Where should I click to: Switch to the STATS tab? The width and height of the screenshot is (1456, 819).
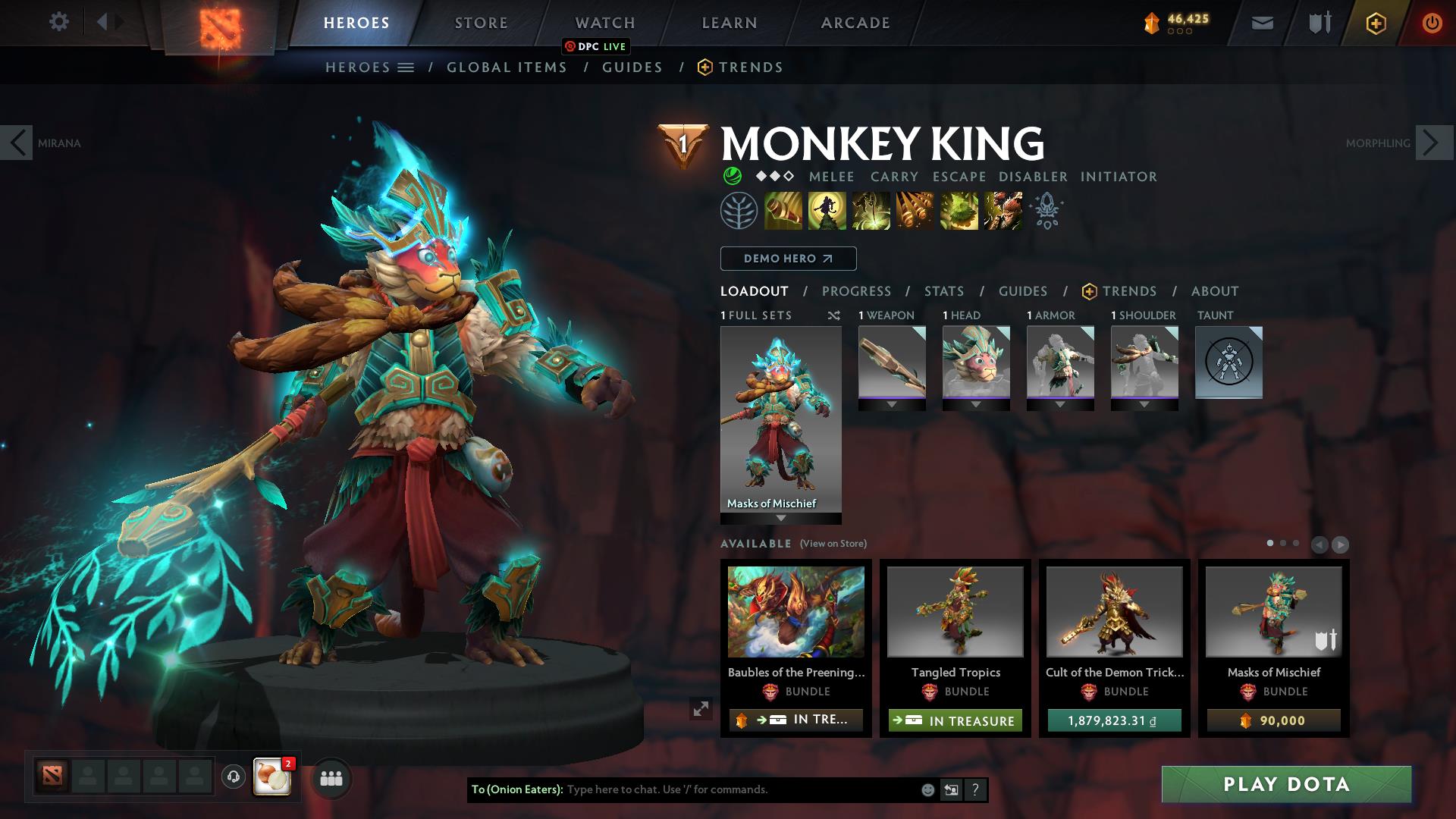943,290
